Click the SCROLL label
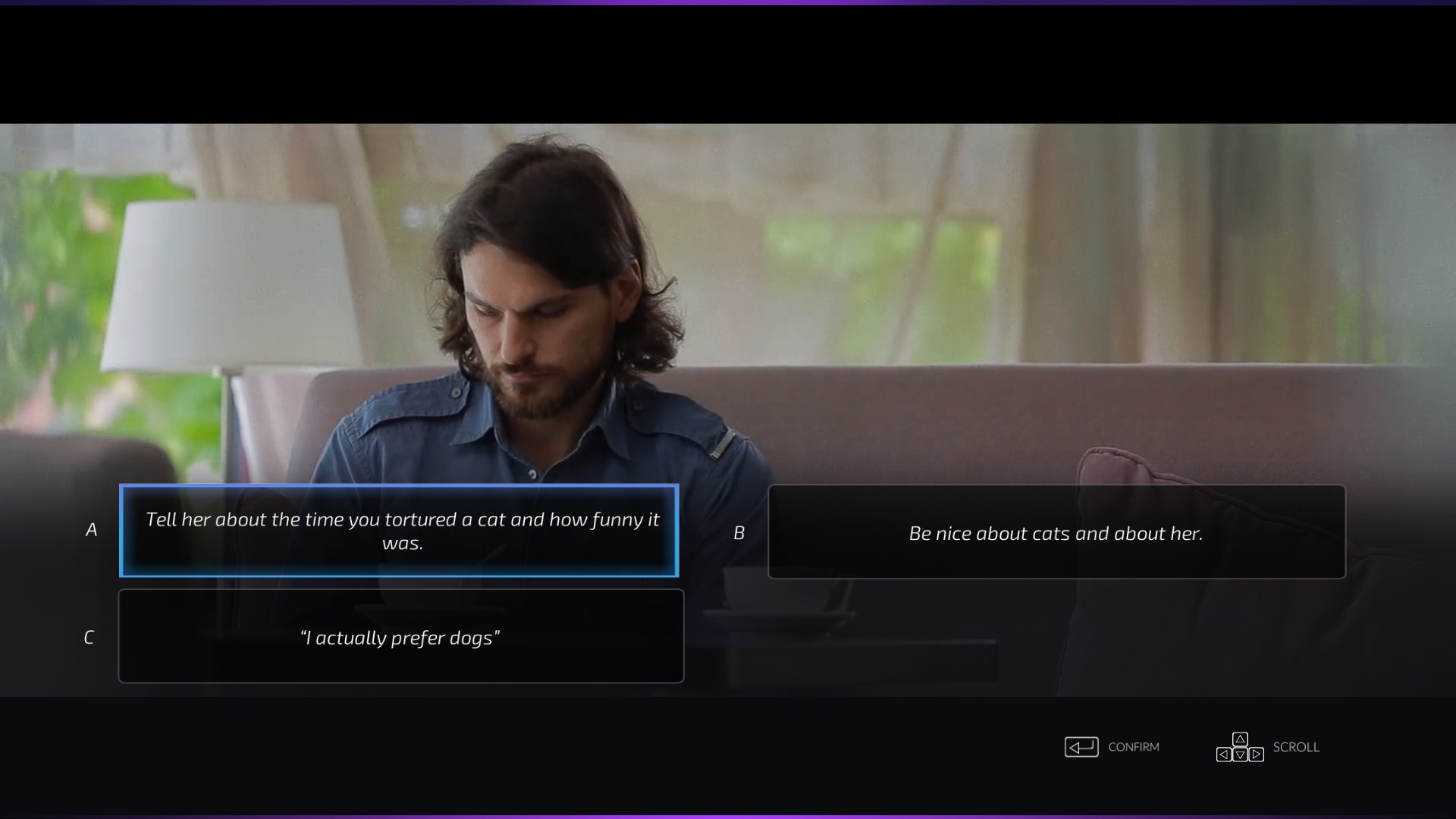Screen dimensions: 1456x819 coord(1294,747)
